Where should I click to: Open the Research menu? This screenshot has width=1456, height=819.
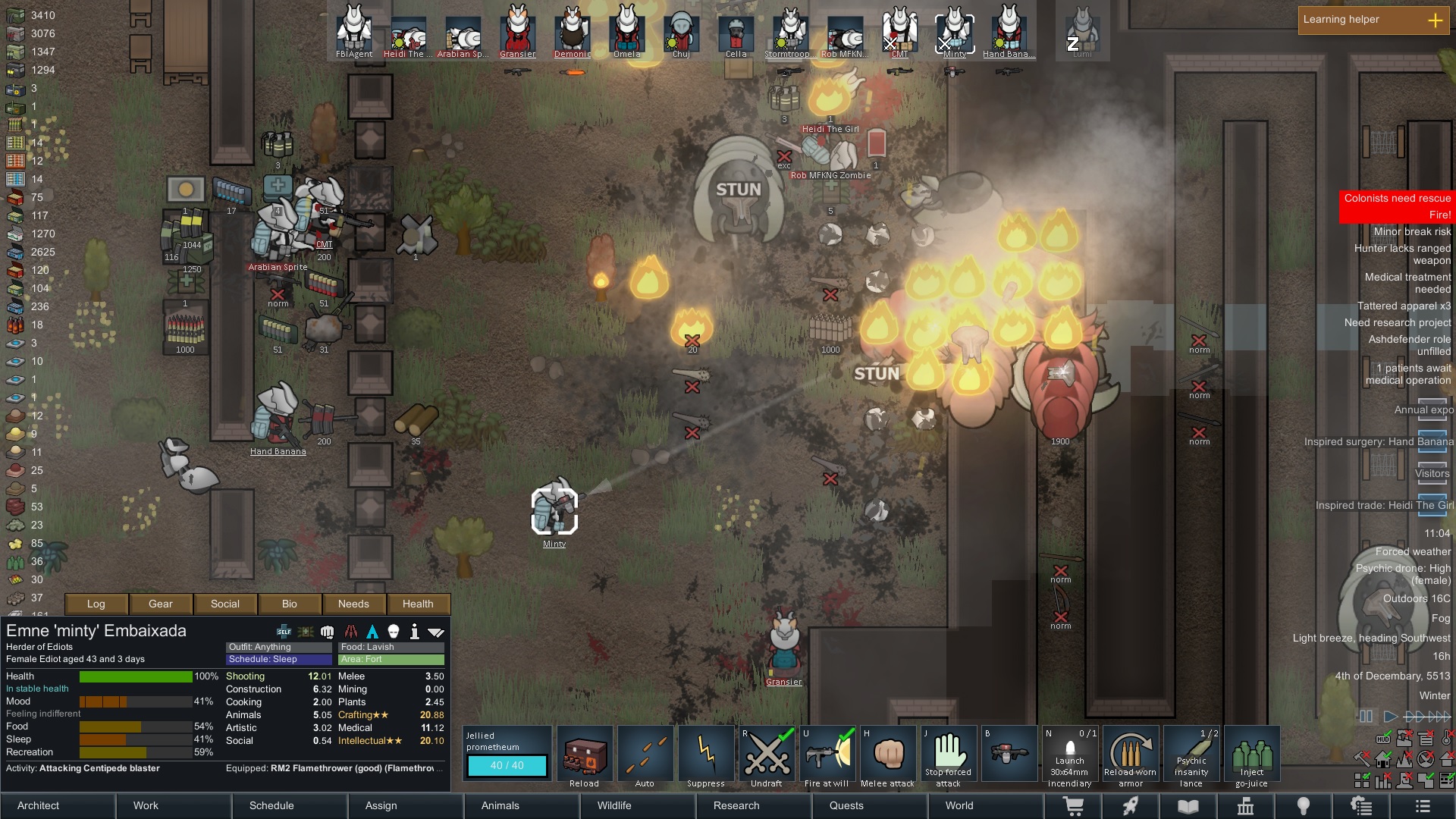[x=736, y=805]
